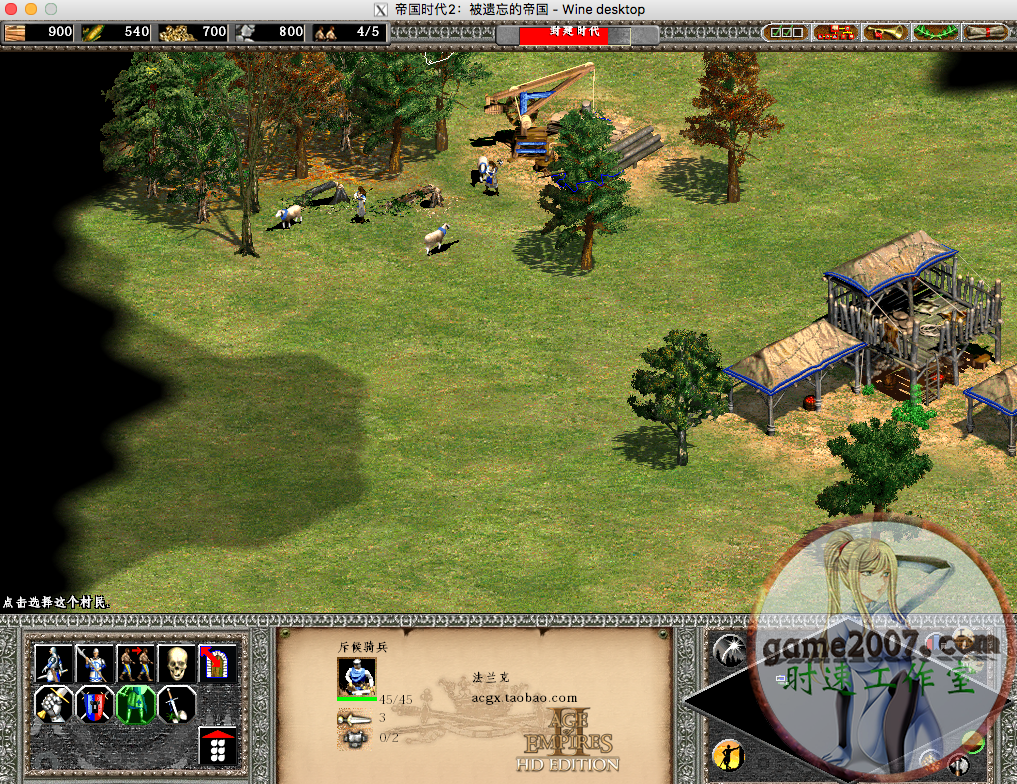Set aggressive stance with gauntlet icon
The image size is (1017, 784).
point(54,705)
